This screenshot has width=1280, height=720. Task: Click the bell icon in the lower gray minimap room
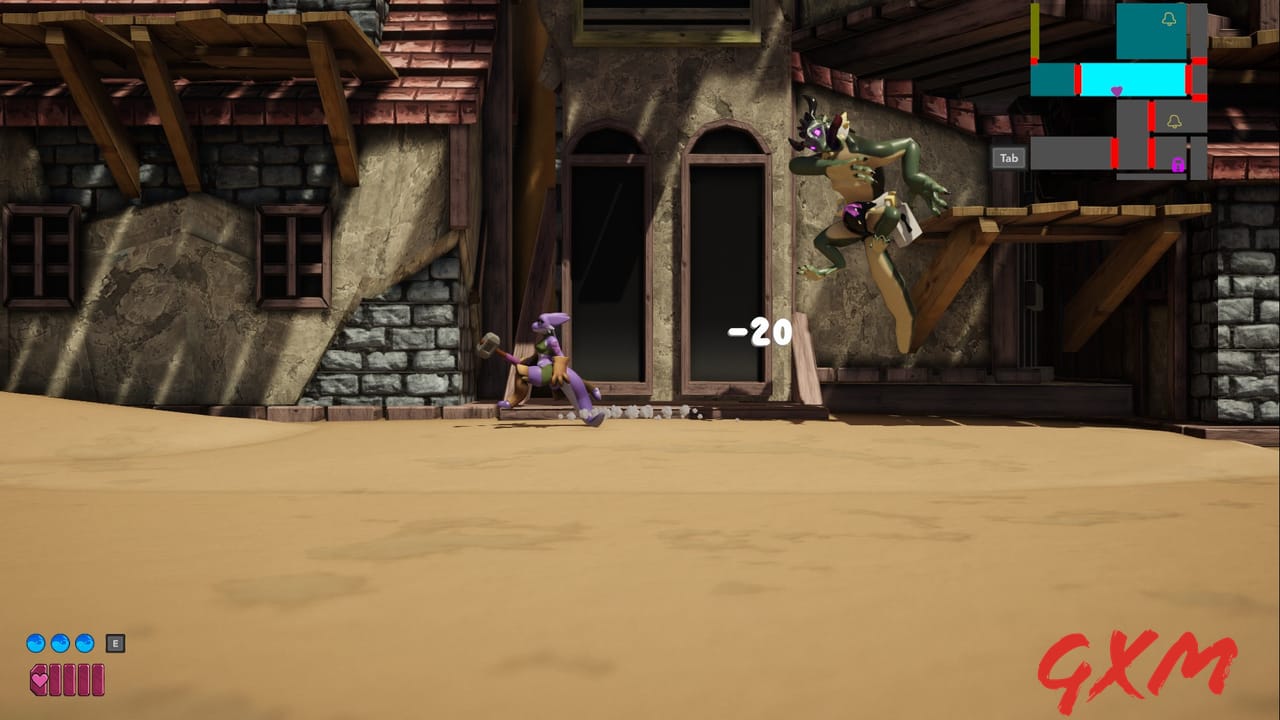[x=1174, y=122]
